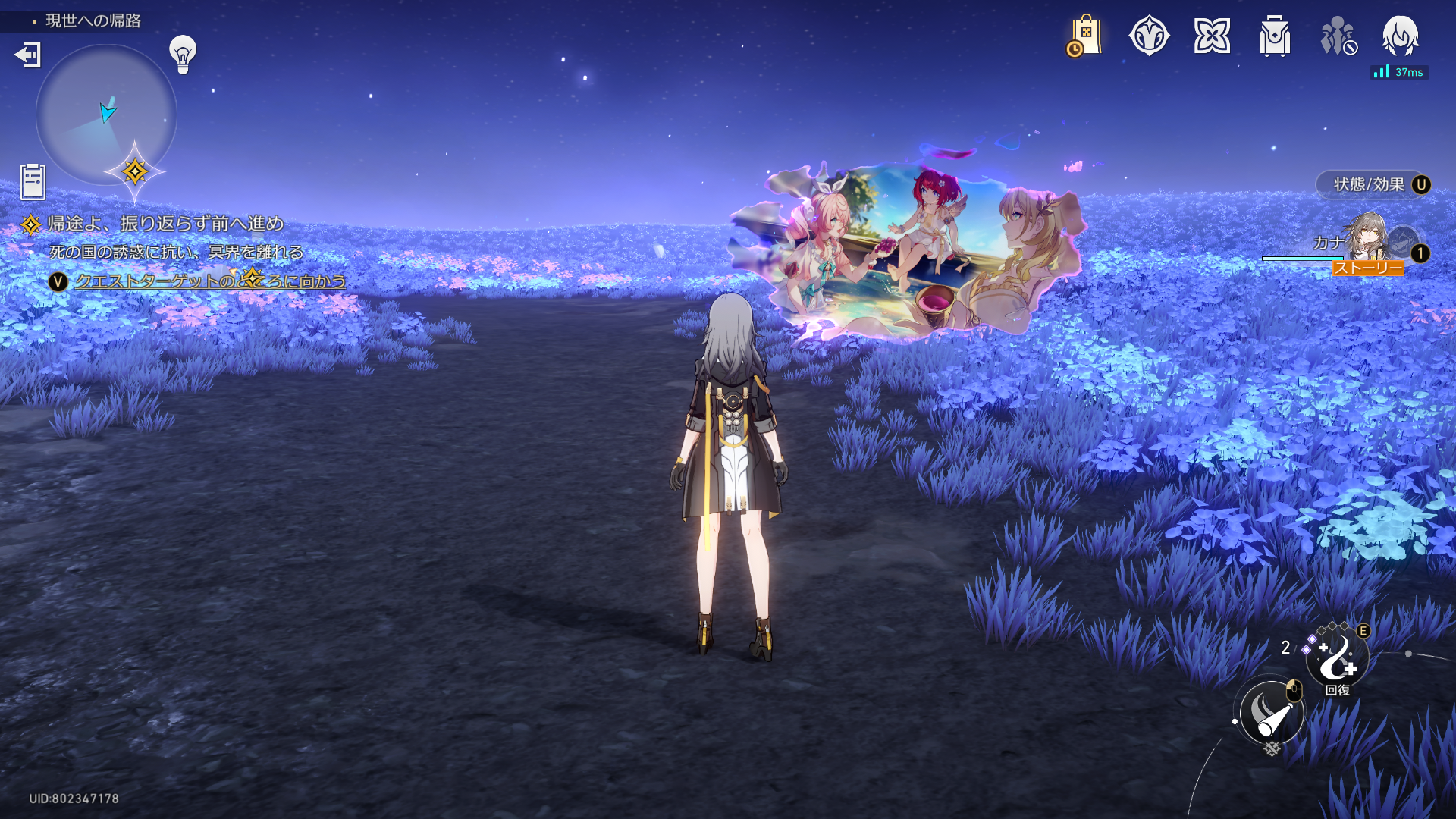Open the team lineup icon
Image resolution: width=1456 pixels, height=819 pixels.
click(1338, 36)
